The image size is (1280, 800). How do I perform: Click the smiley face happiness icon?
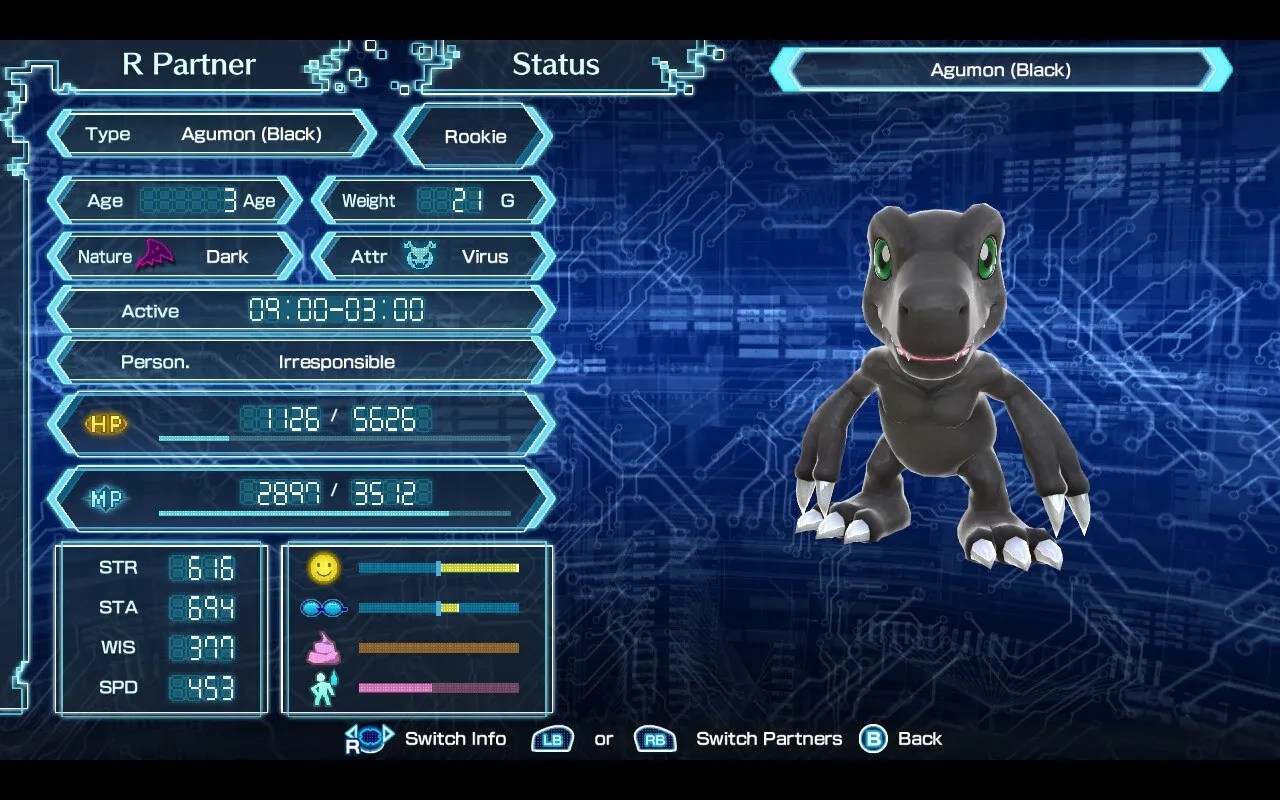point(322,567)
